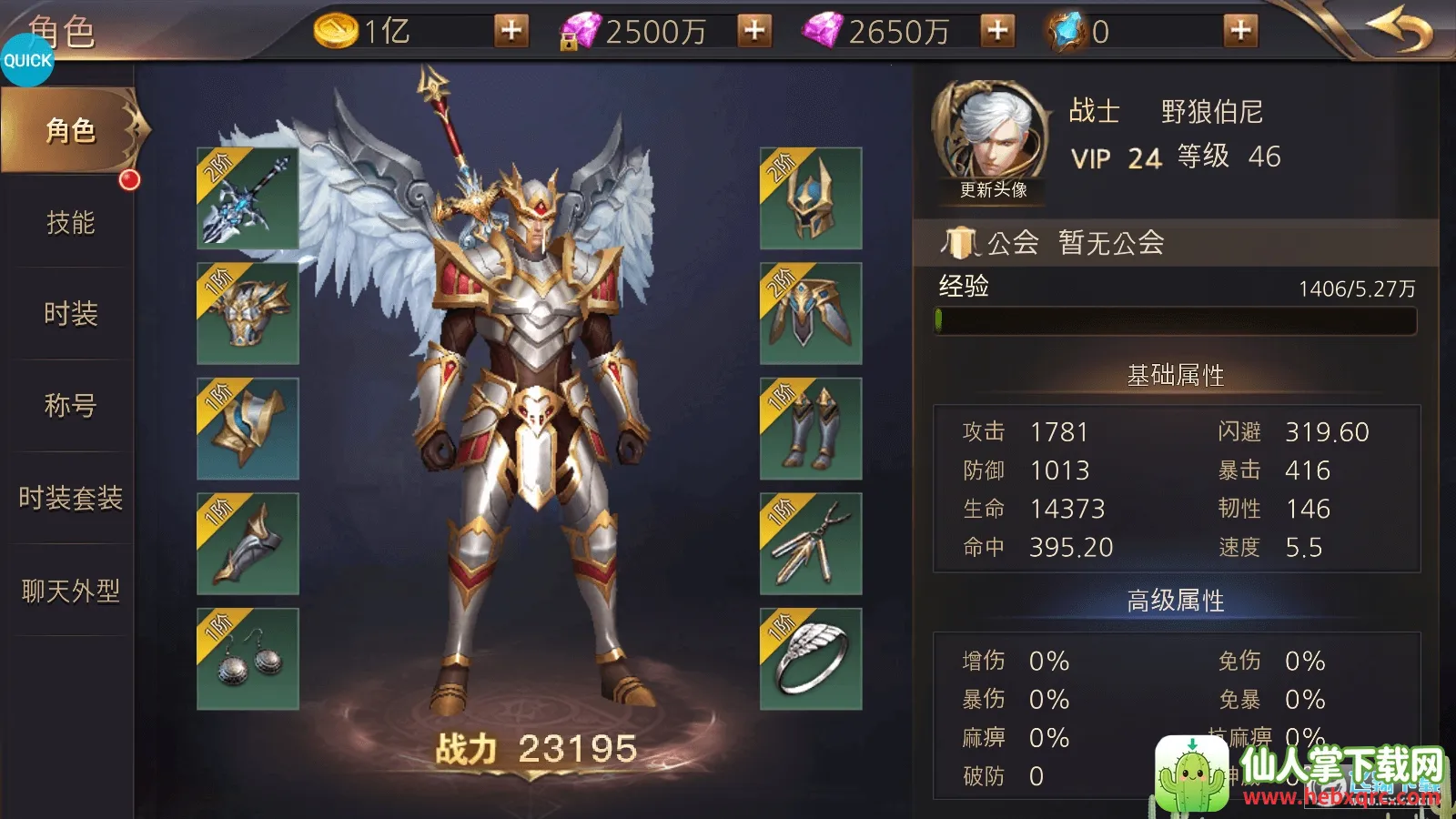This screenshot has height=819, width=1456.
Task: Select the sword weapon equipment slot
Action: point(248,198)
